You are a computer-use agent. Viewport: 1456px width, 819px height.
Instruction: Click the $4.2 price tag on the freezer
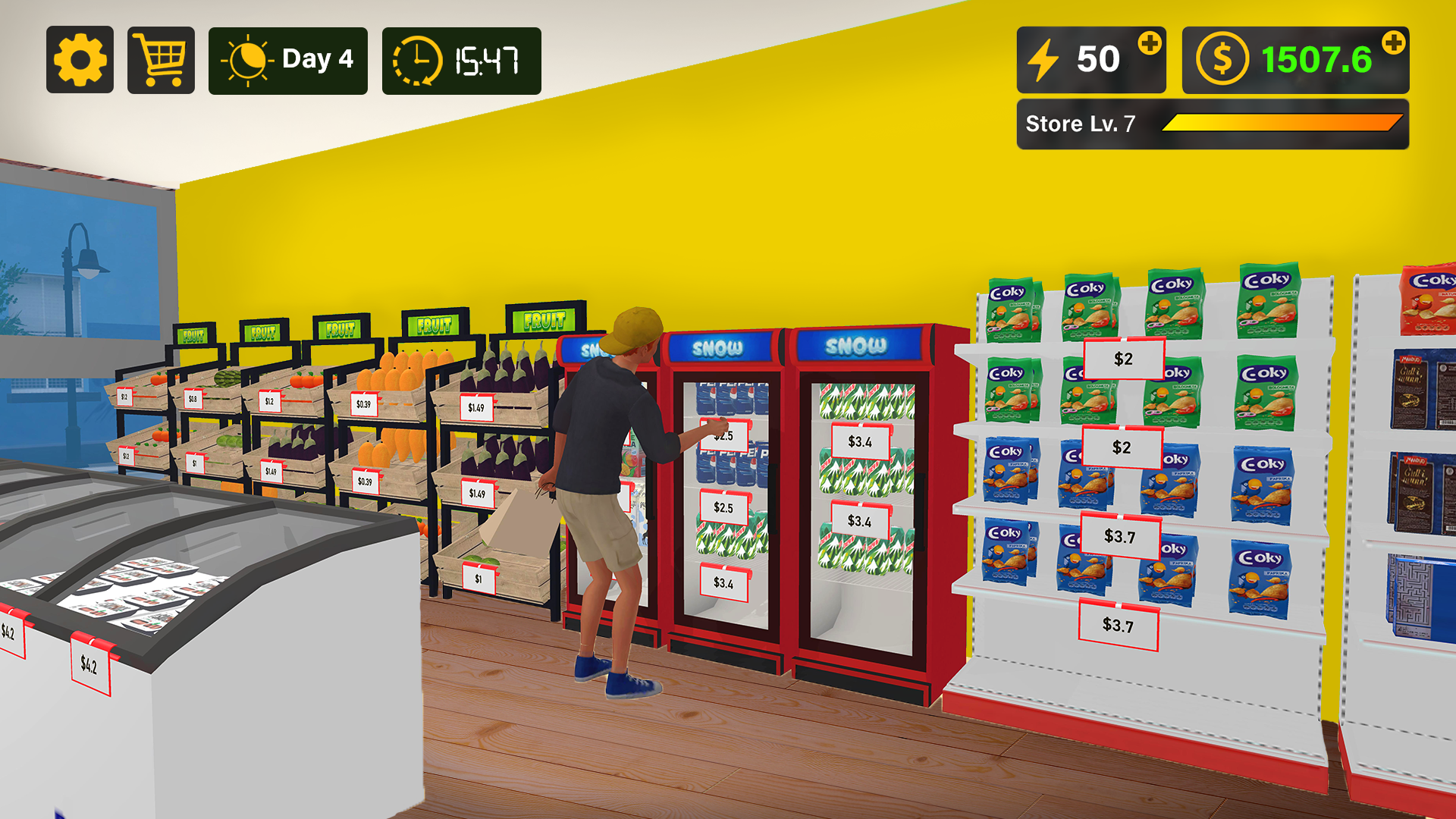tap(89, 665)
